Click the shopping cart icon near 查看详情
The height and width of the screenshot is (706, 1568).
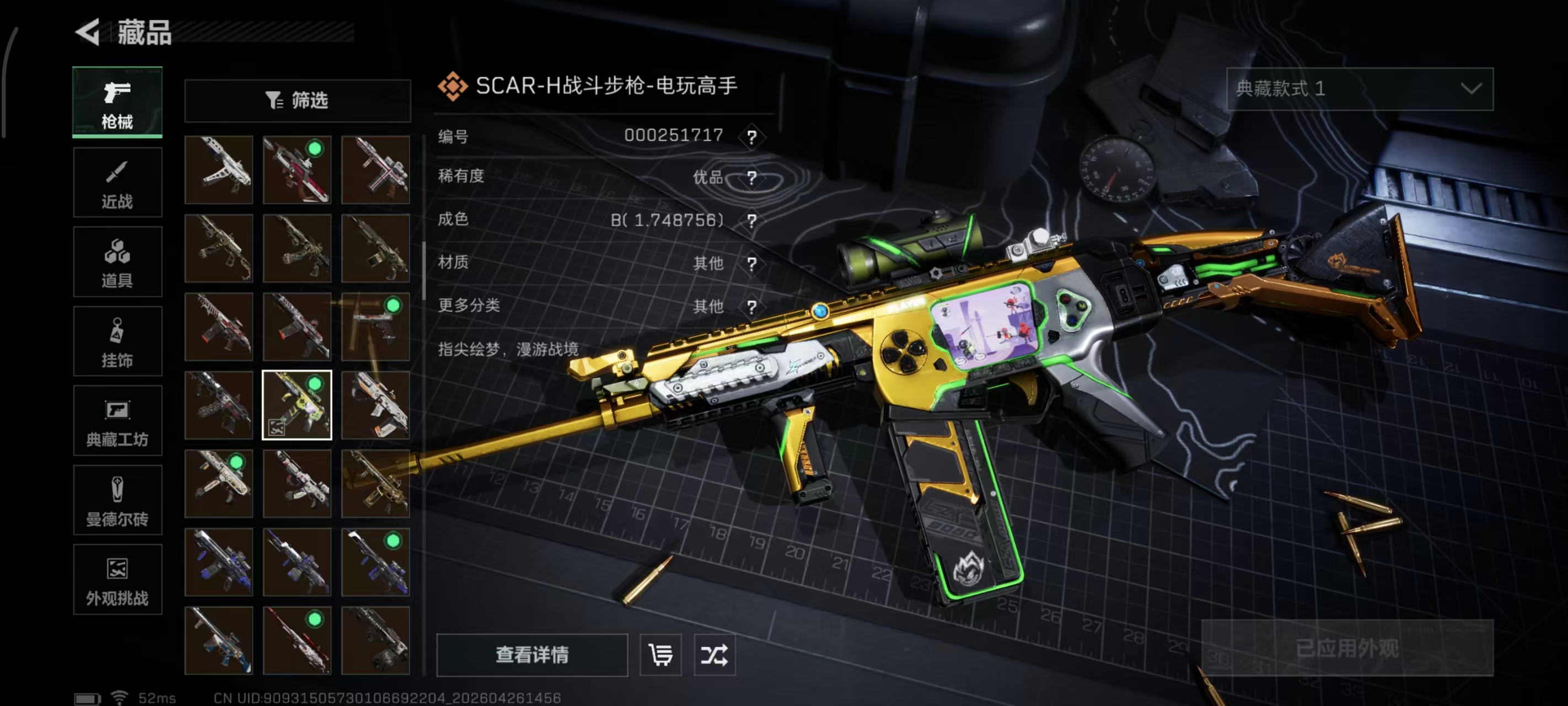[661, 655]
